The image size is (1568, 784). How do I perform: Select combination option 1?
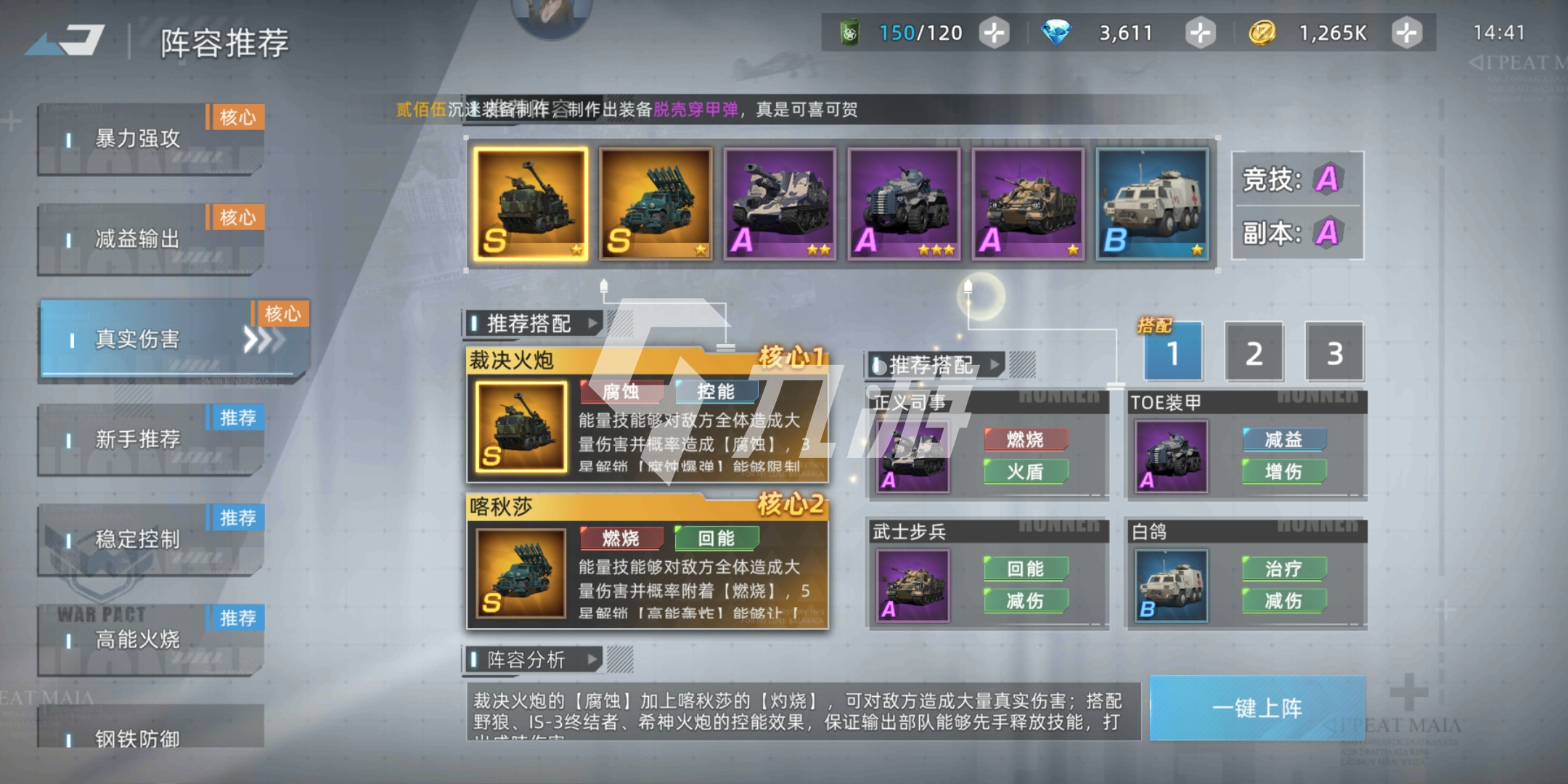1173,354
